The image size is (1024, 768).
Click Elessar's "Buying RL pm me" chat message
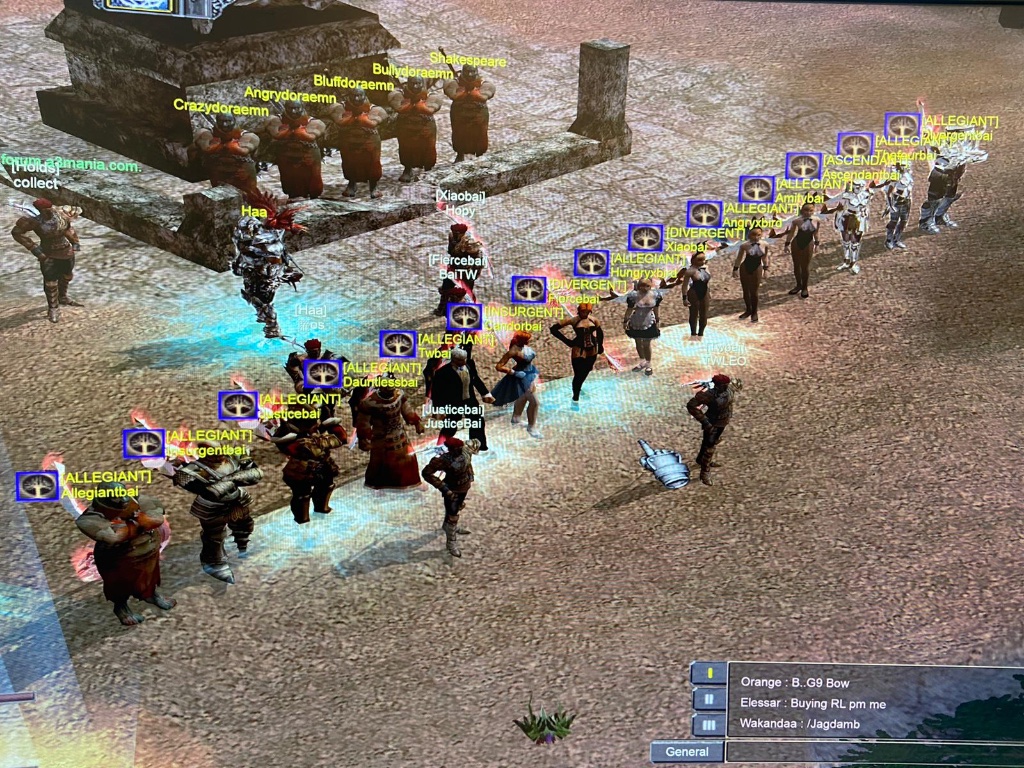[x=813, y=703]
